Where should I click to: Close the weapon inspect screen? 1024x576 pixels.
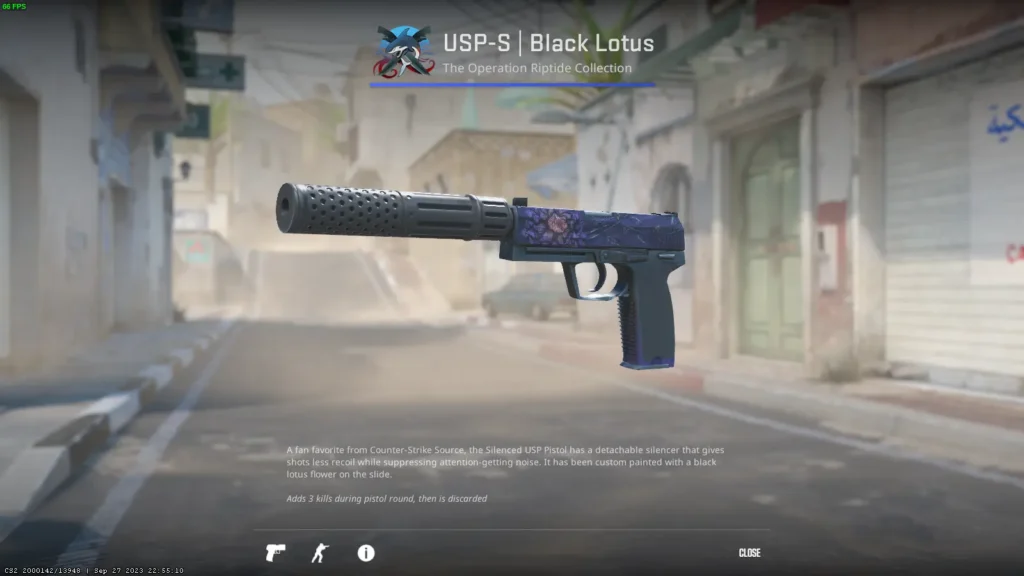[x=749, y=553]
